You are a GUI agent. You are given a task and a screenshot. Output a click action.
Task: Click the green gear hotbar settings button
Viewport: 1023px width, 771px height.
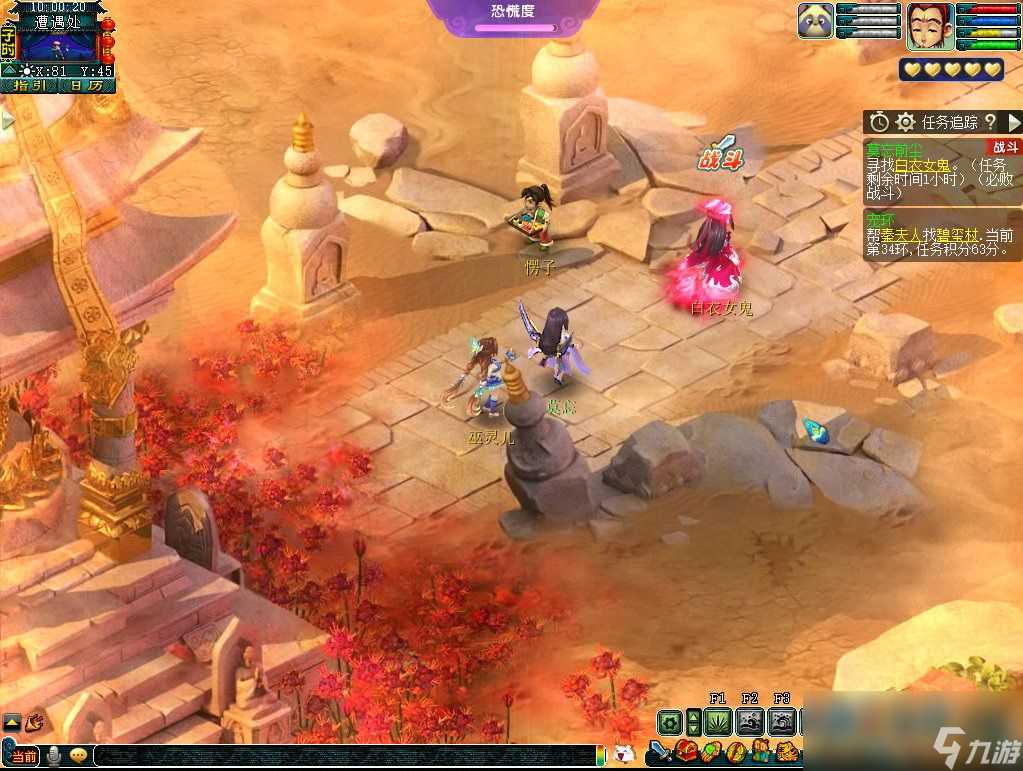pos(669,721)
